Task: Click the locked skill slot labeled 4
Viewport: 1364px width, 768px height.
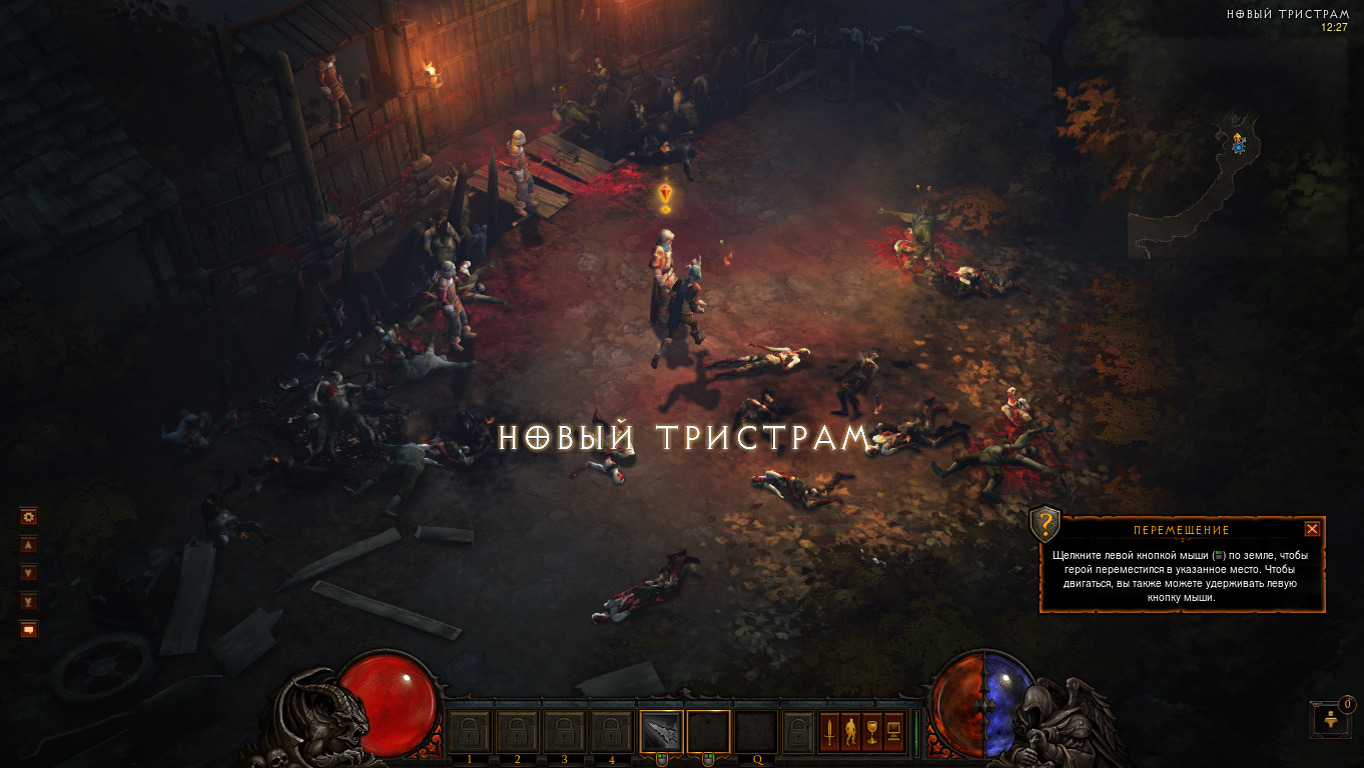Action: click(611, 731)
